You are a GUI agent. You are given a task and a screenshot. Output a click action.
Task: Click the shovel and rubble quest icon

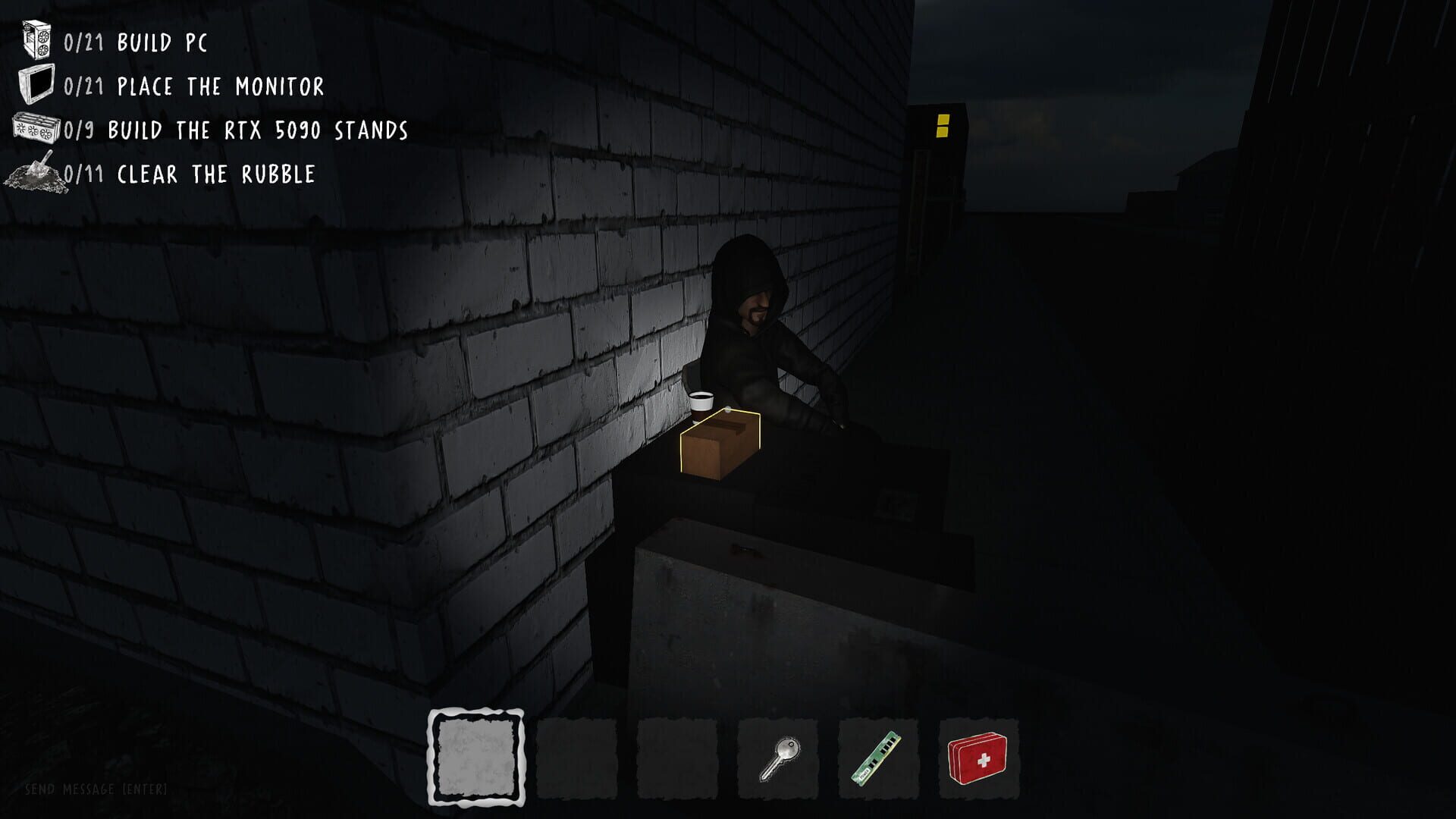click(x=35, y=172)
